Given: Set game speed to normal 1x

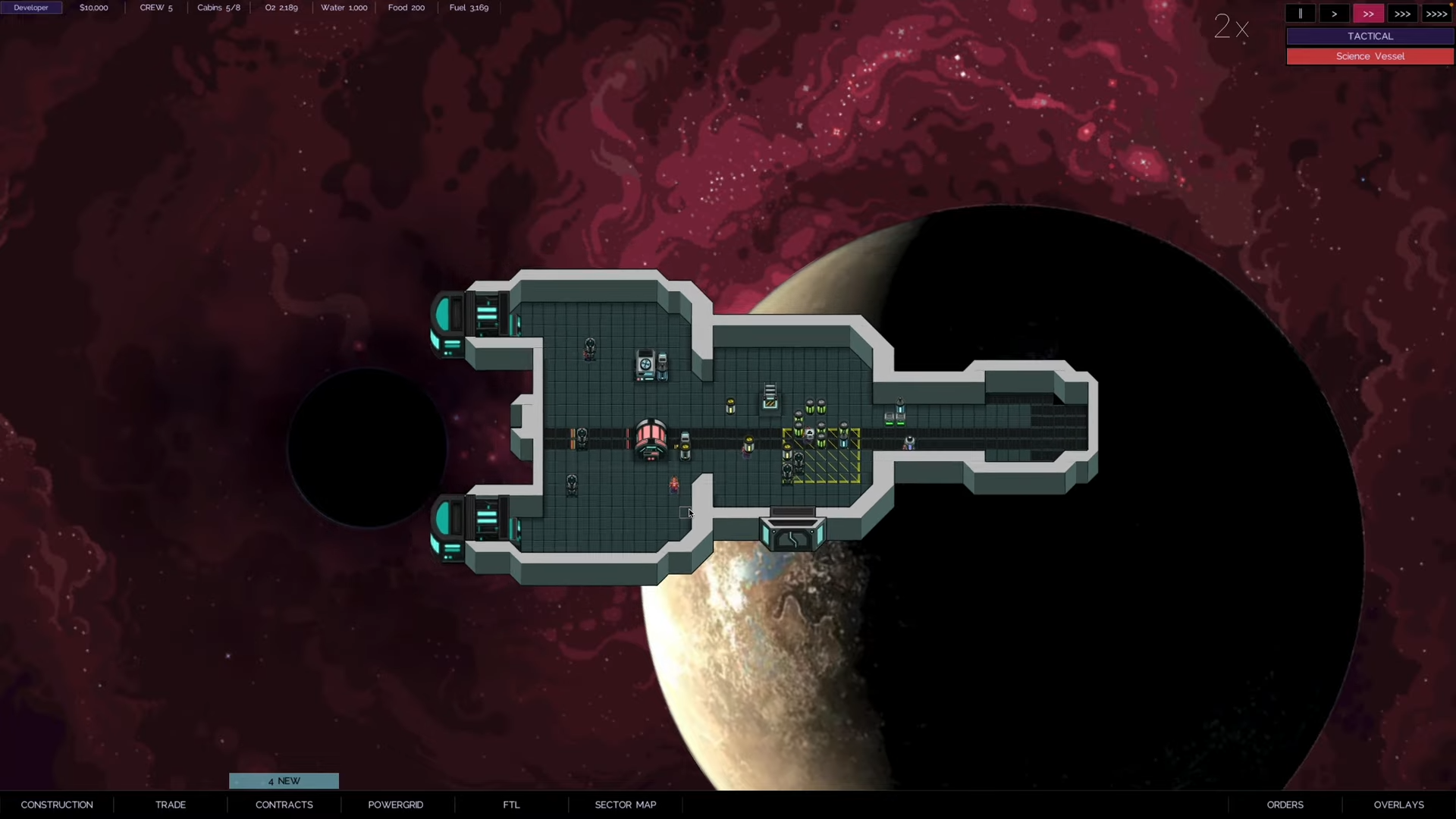Looking at the screenshot, I should tap(1334, 14).
